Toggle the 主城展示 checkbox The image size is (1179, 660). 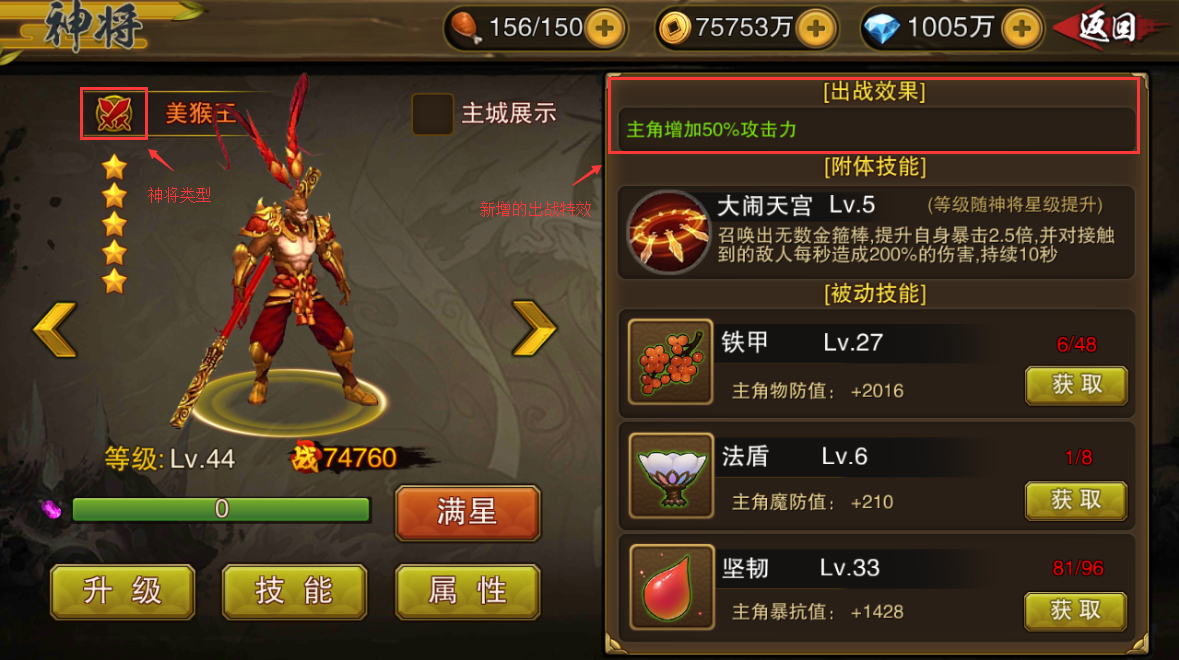pyautogui.click(x=432, y=114)
